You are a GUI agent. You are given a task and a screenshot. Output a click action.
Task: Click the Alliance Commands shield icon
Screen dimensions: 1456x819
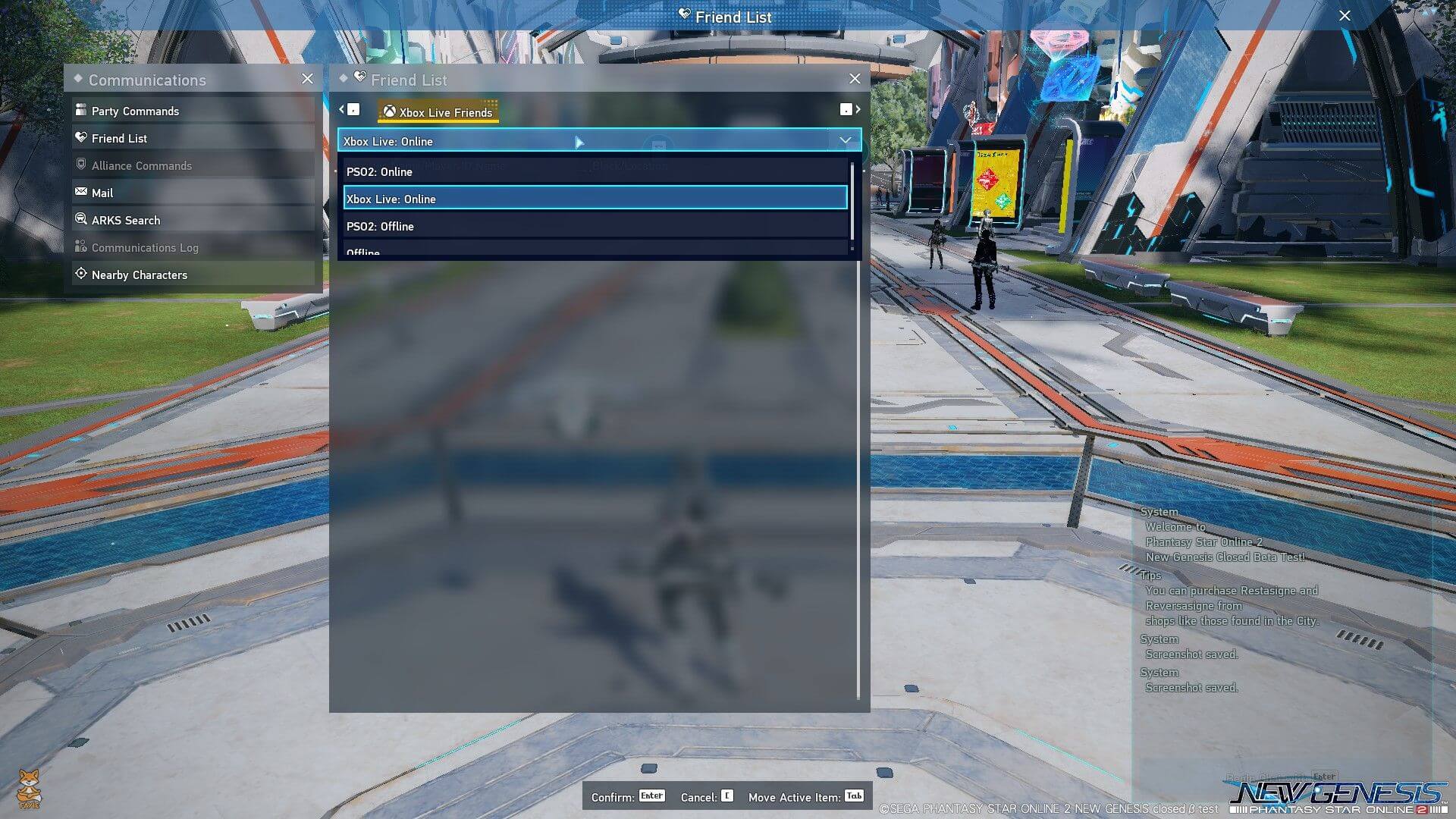coord(81,165)
